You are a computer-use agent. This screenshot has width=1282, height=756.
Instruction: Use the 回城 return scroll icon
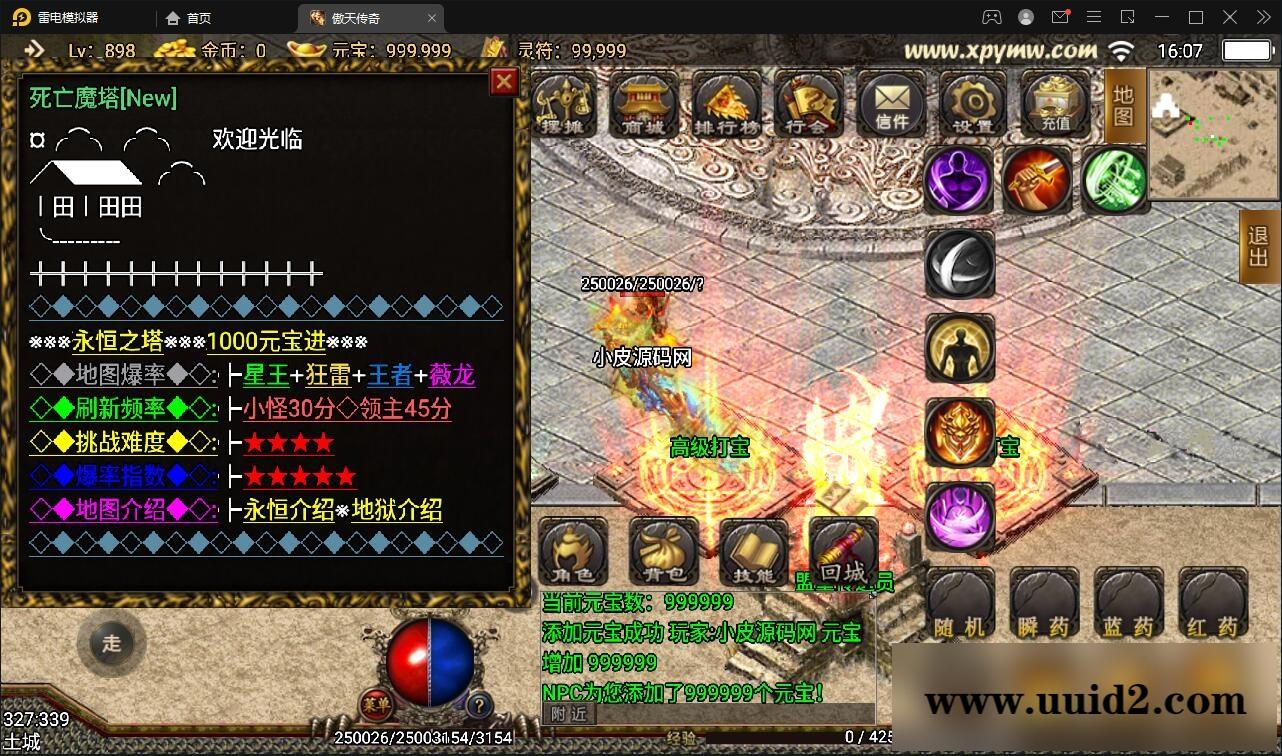click(x=843, y=551)
